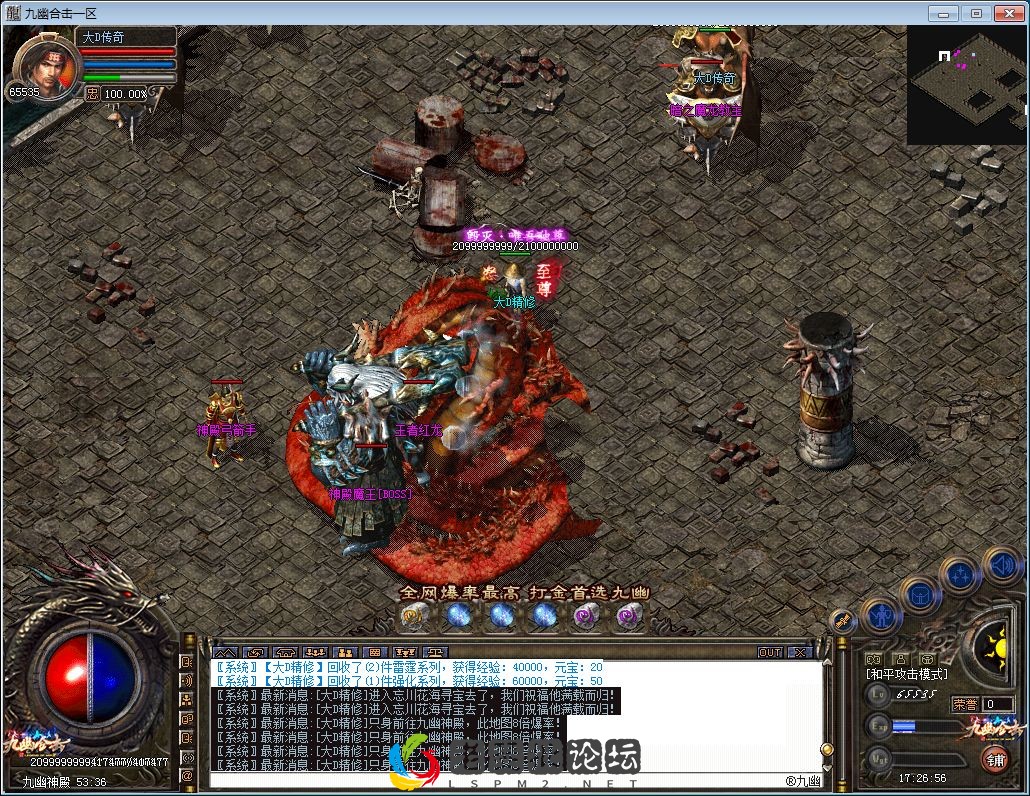Open the skills button with four stars
The width and height of the screenshot is (1030, 796).
click(960, 575)
